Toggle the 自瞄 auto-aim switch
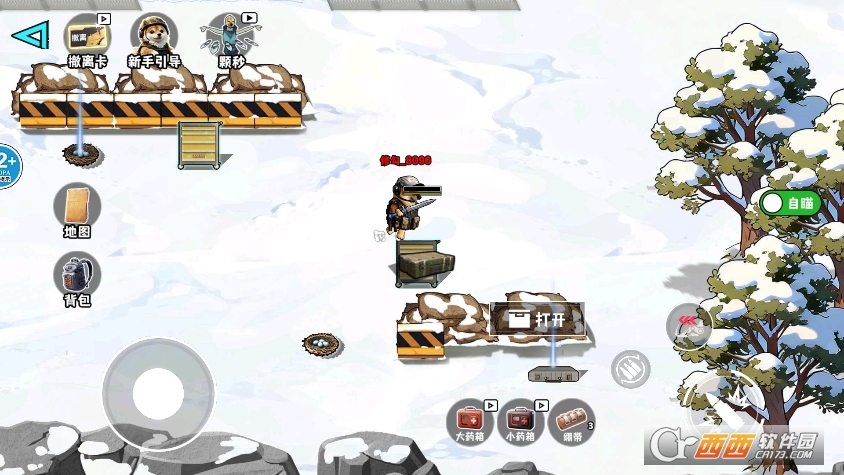The height and width of the screenshot is (475, 844). tap(790, 203)
